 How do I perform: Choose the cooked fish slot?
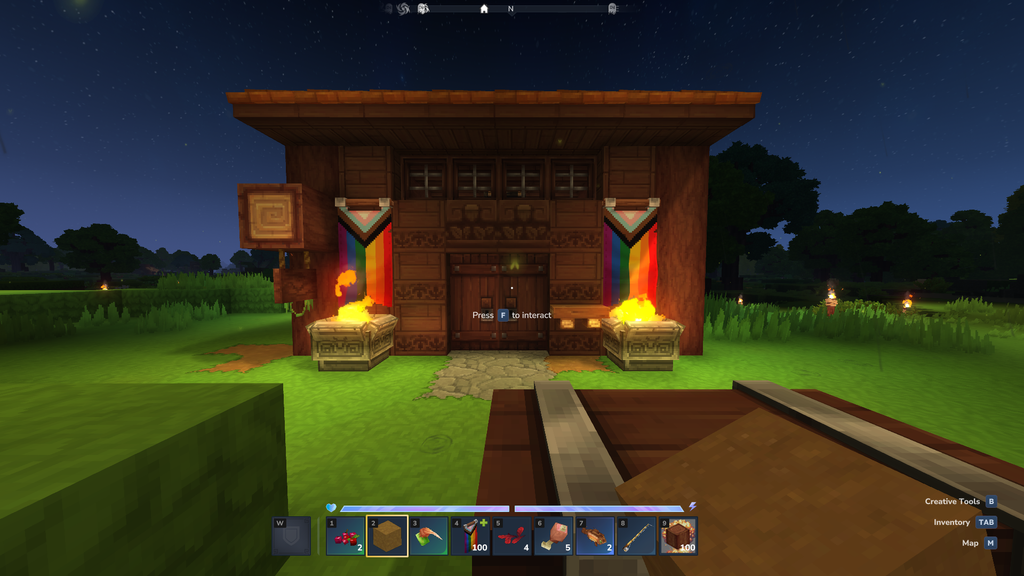pyautogui.click(x=595, y=536)
